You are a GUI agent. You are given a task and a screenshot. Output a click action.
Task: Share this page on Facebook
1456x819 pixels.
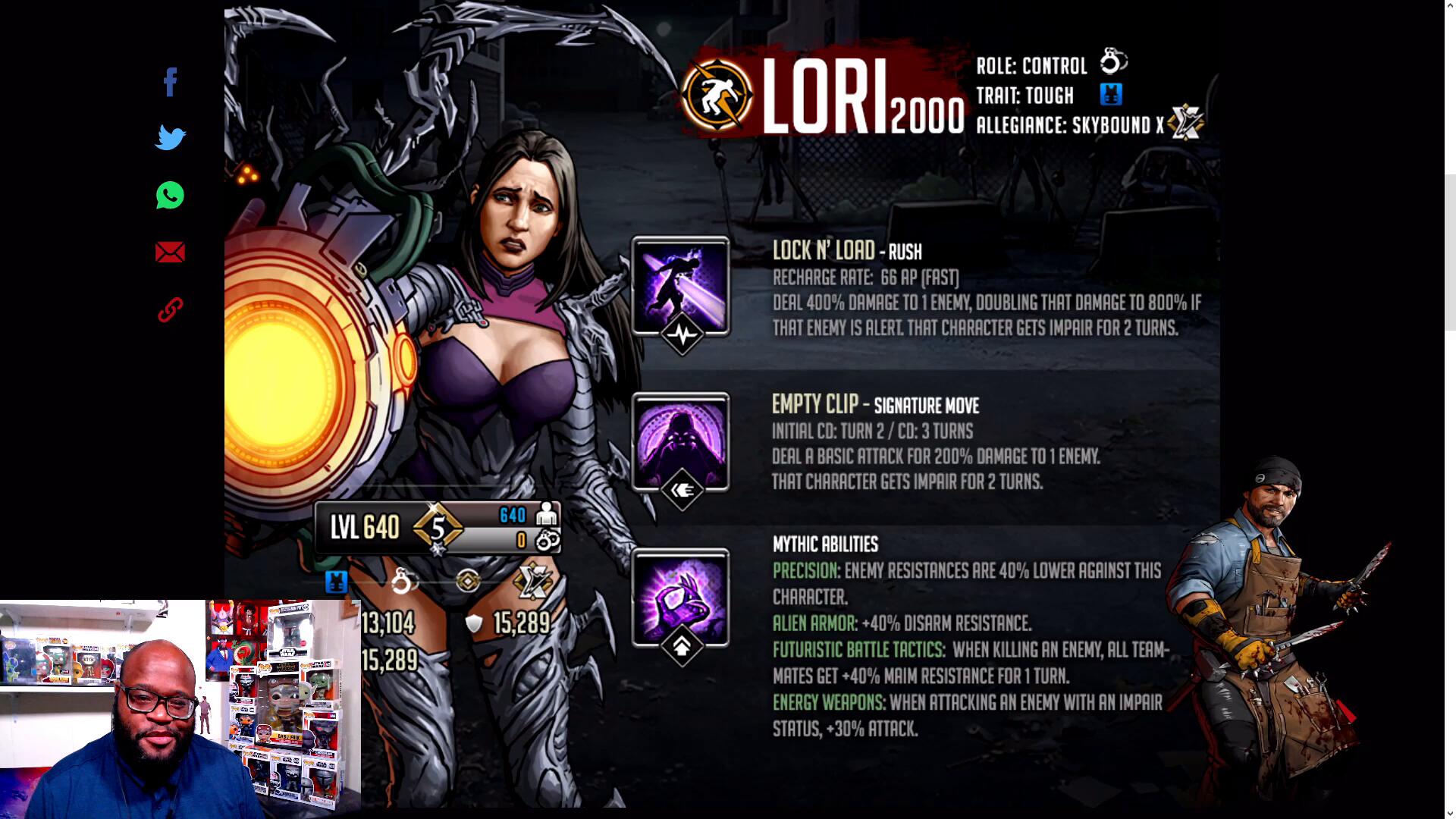pyautogui.click(x=170, y=82)
